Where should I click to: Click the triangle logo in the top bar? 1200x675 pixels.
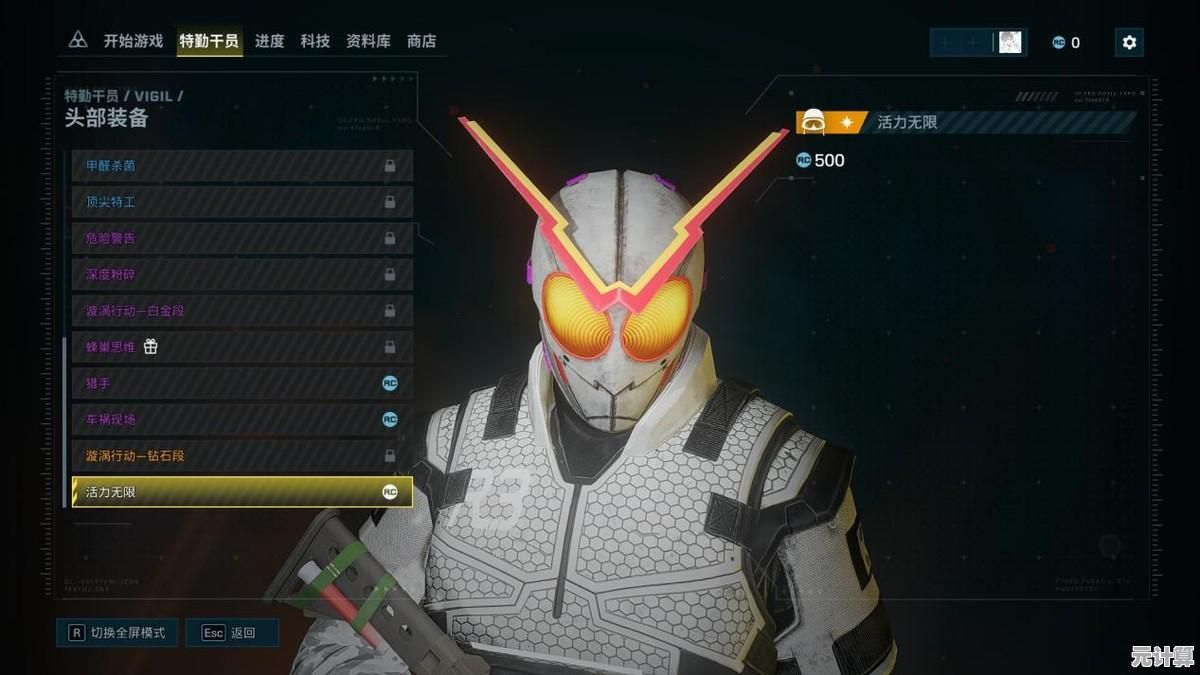pyautogui.click(x=78, y=41)
